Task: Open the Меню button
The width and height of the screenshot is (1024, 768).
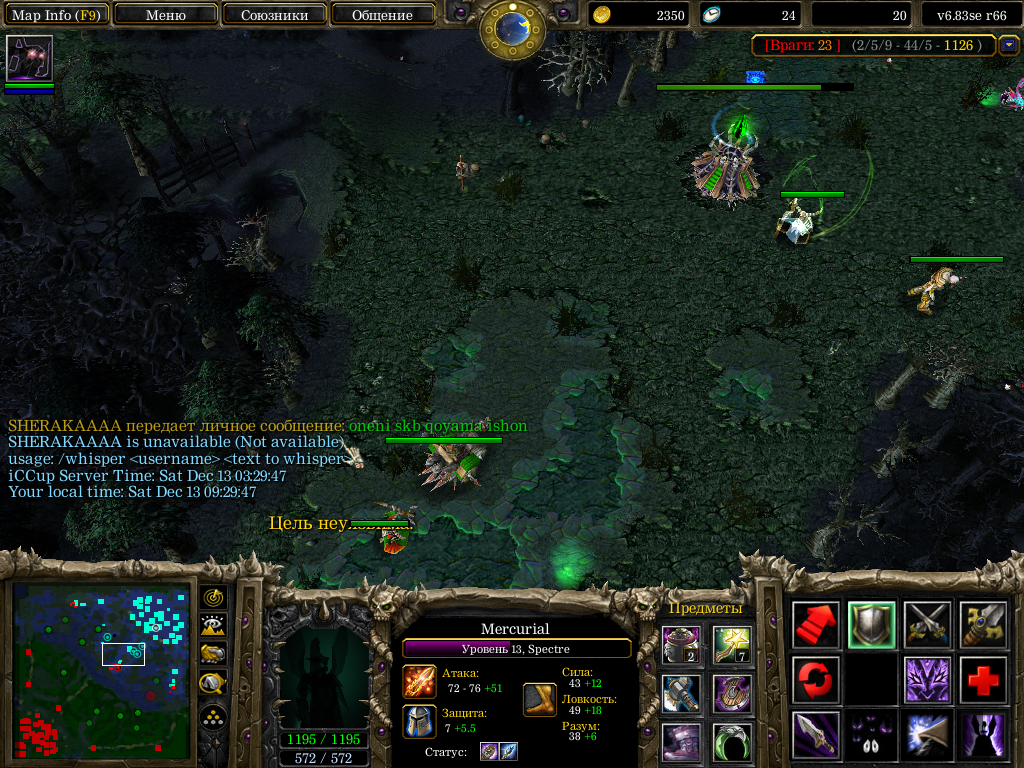Action: 165,15
